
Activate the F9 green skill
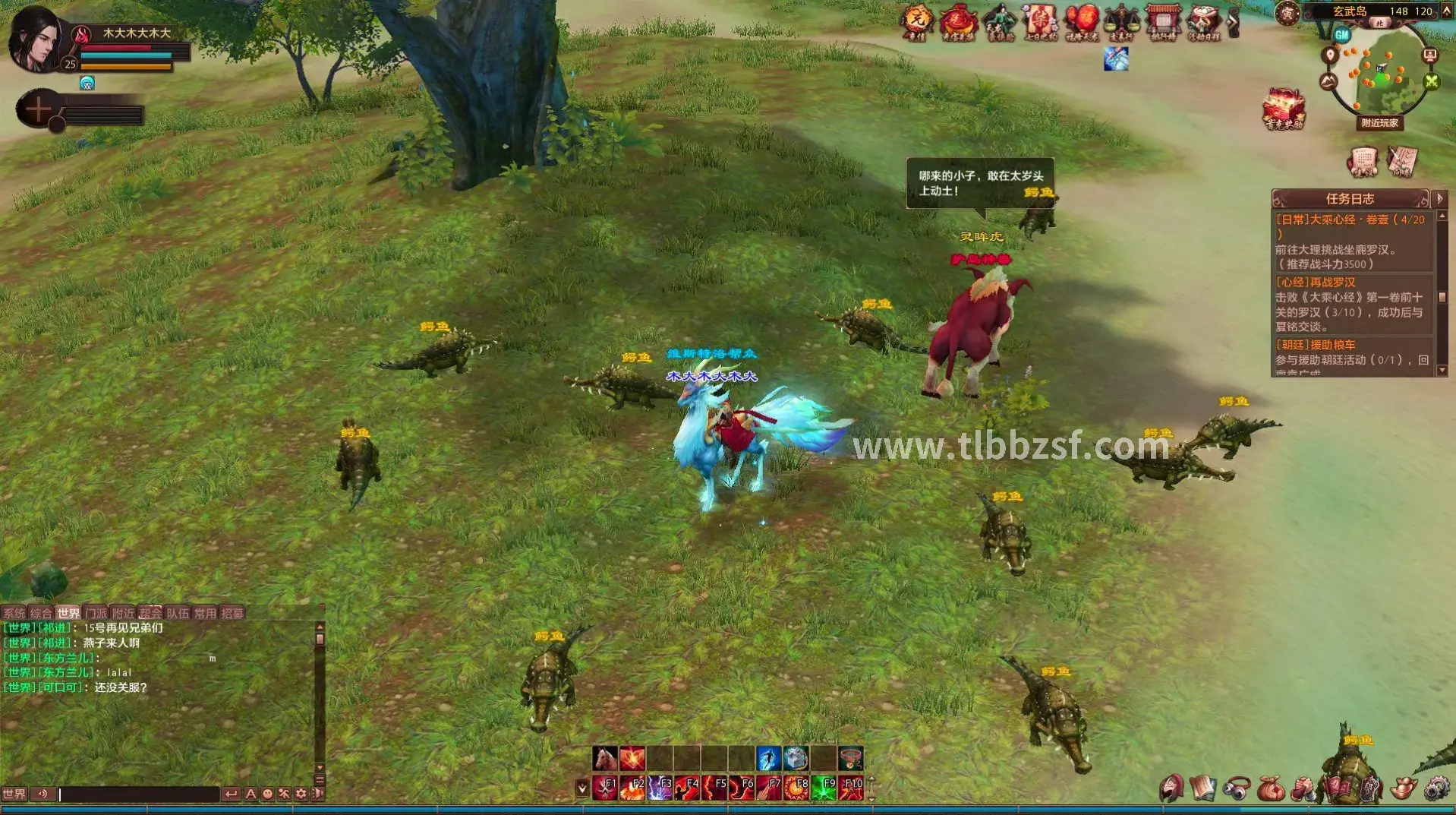pyautogui.click(x=823, y=788)
